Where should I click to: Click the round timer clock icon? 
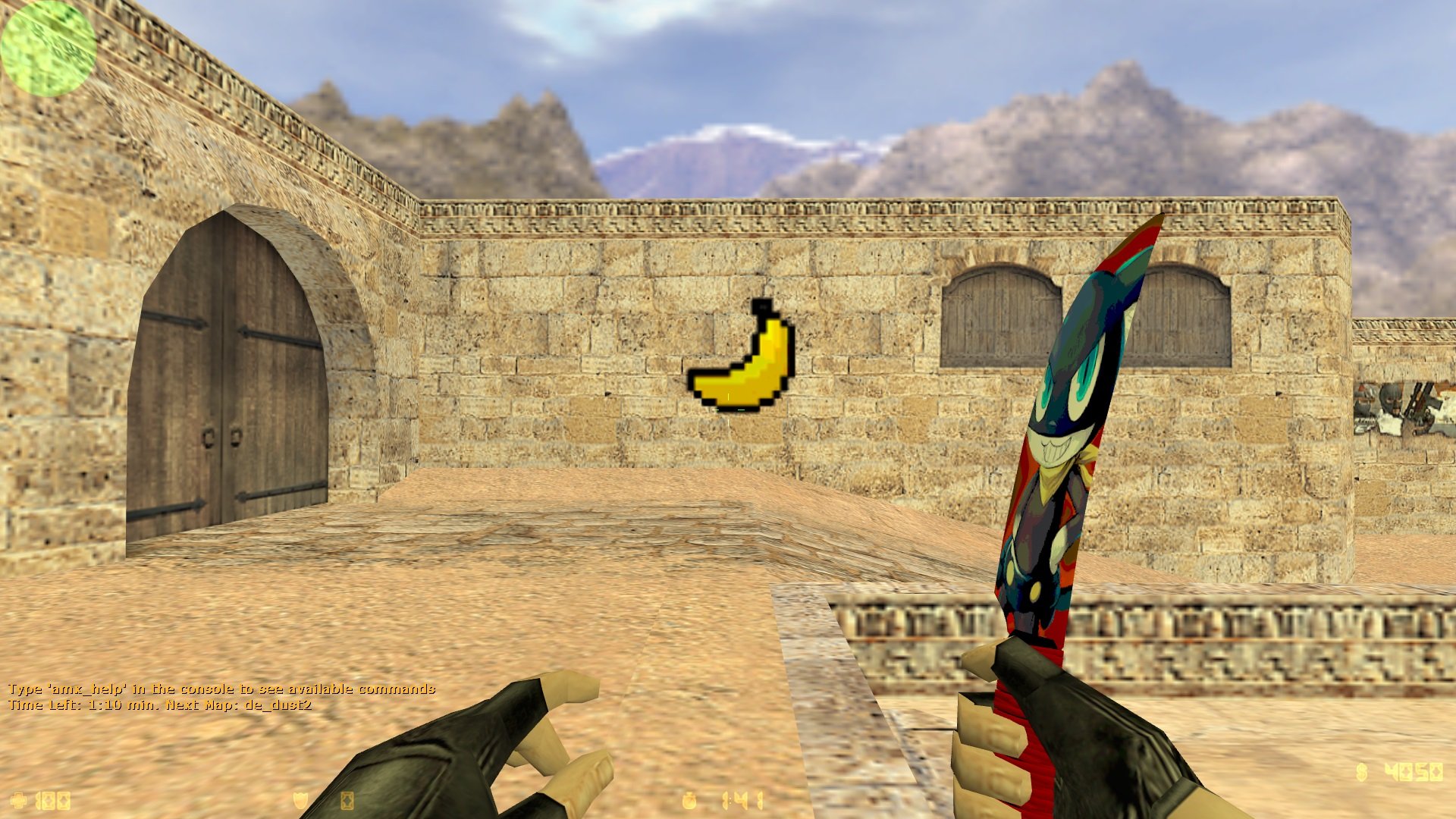[689, 800]
